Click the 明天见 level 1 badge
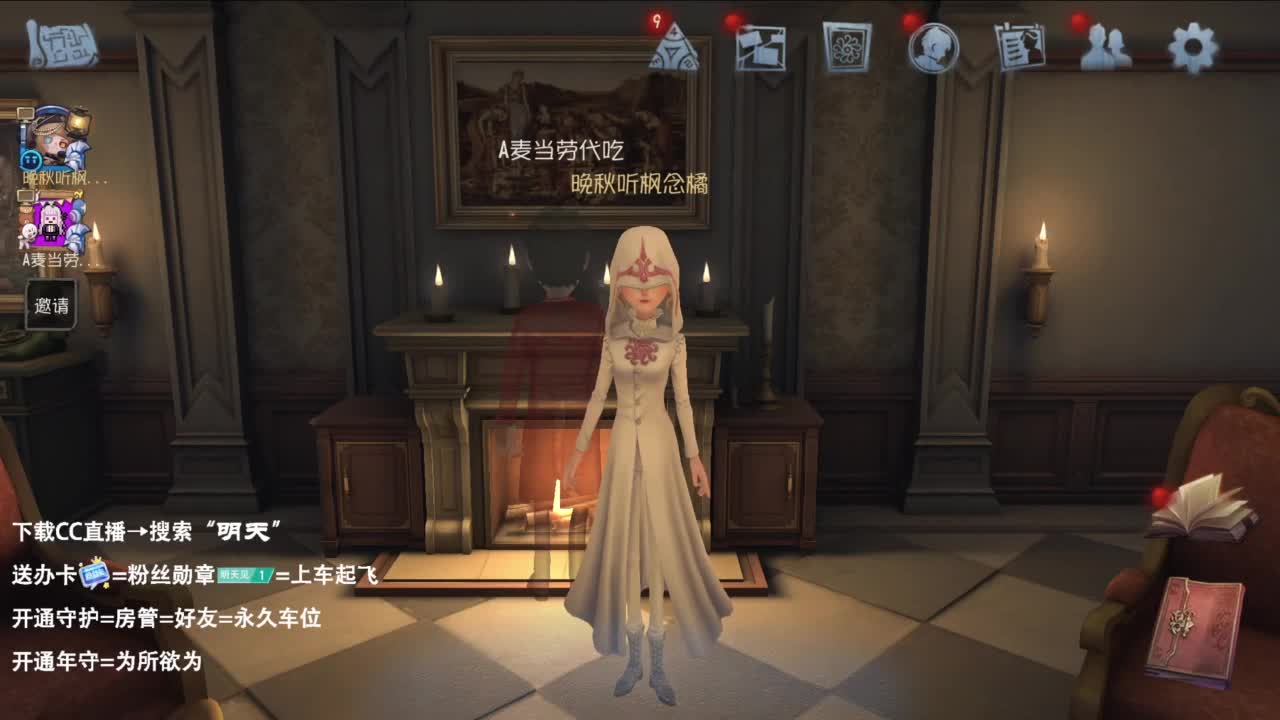This screenshot has width=1280, height=720. 244,577
